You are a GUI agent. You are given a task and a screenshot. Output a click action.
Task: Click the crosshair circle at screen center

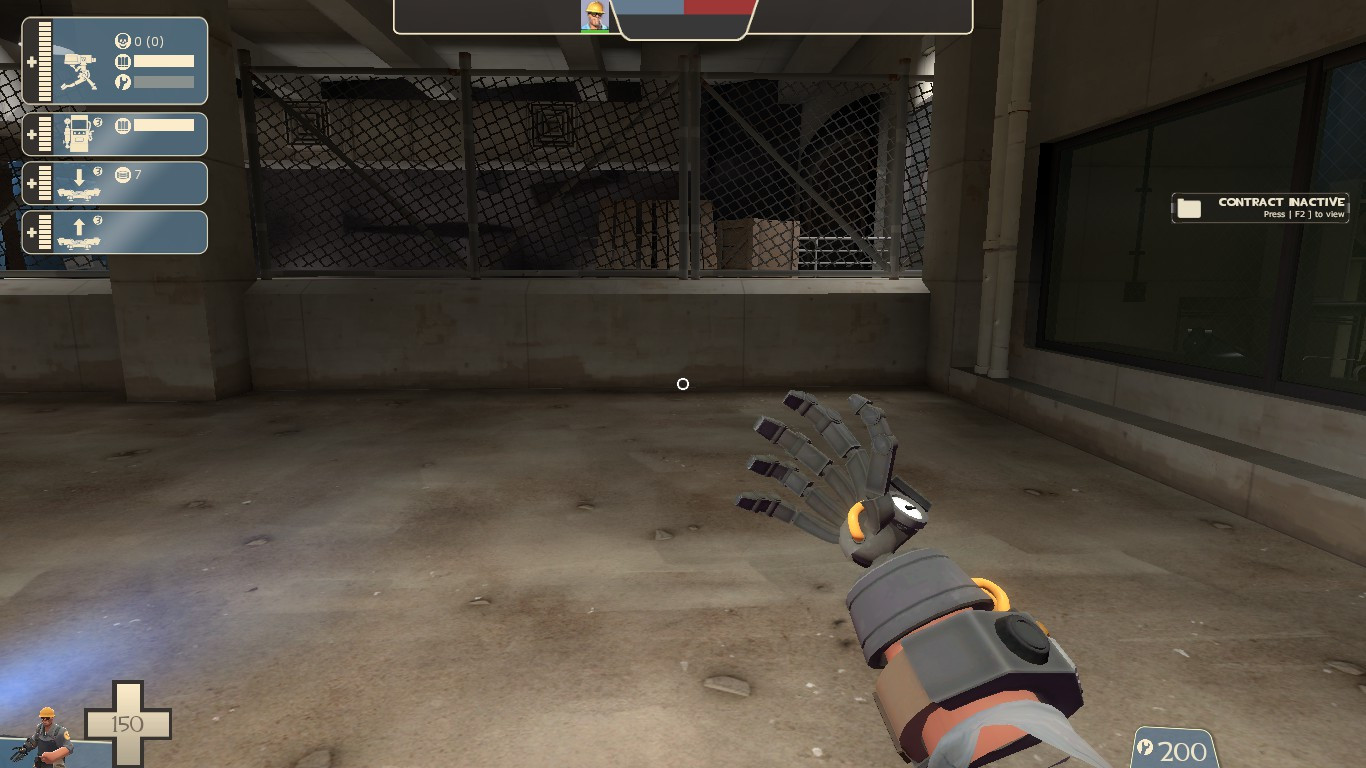(x=683, y=384)
